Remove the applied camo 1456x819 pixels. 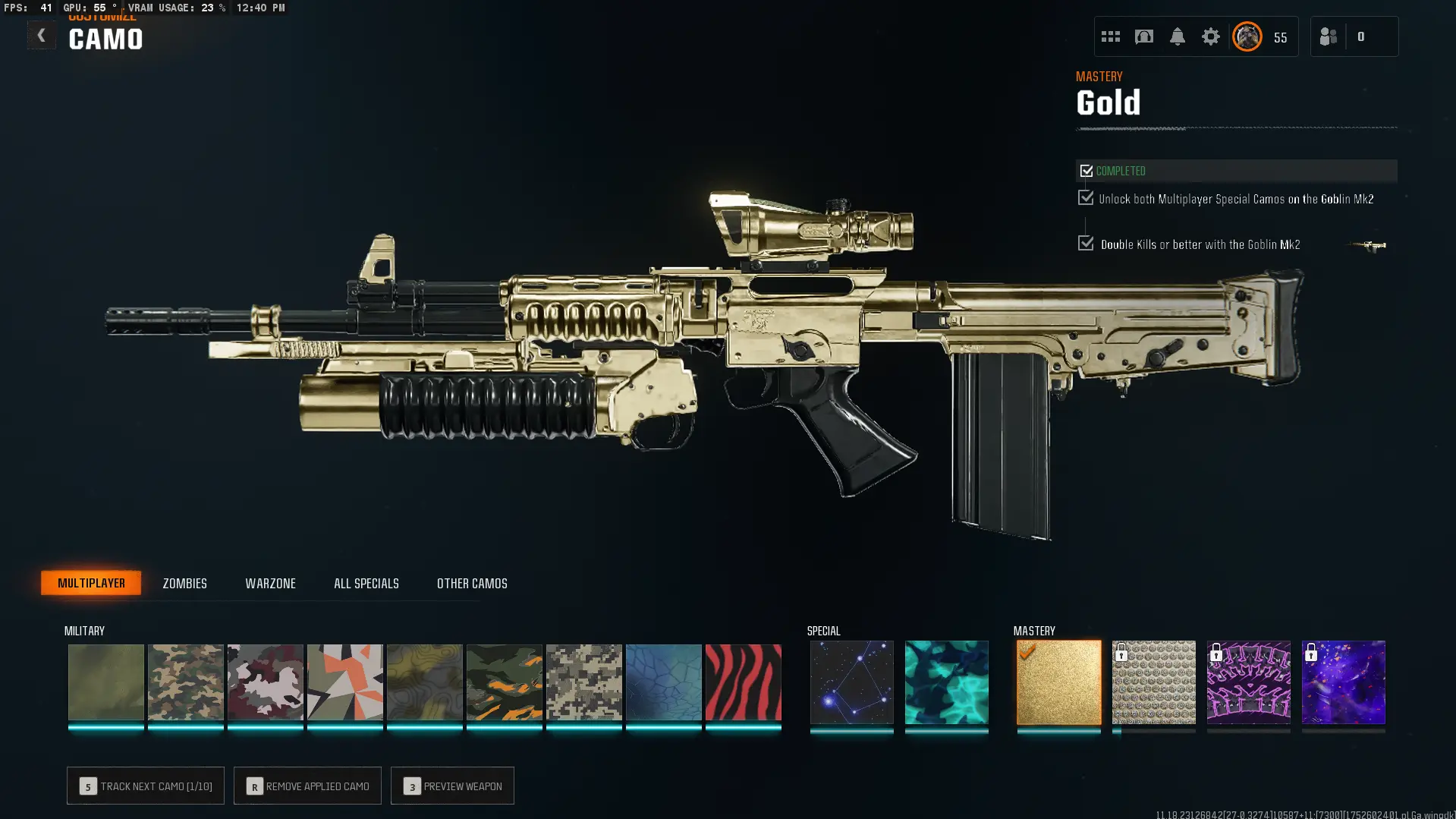click(307, 786)
